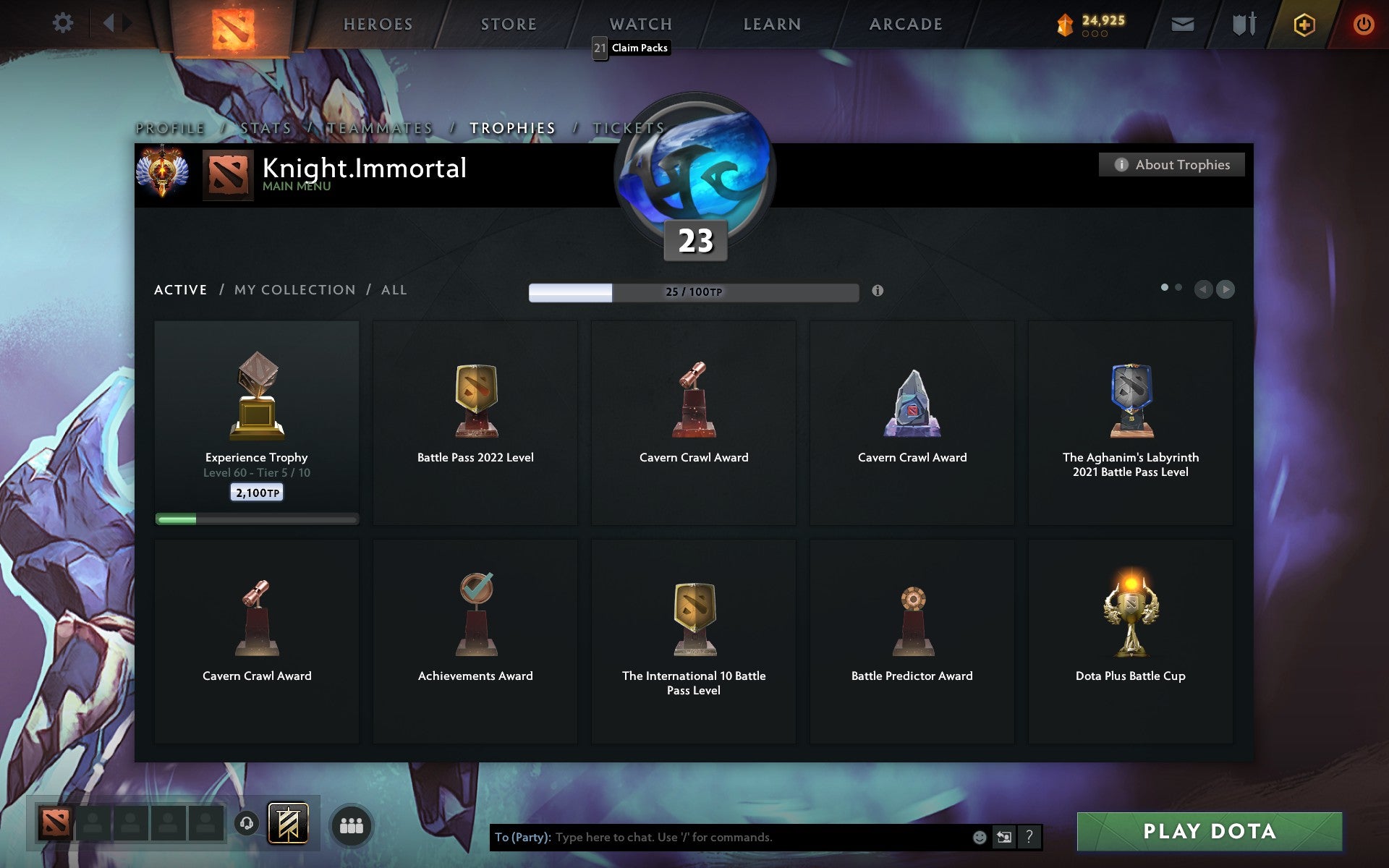
Task: Open the Armory shield and sword icon
Action: (1245, 23)
